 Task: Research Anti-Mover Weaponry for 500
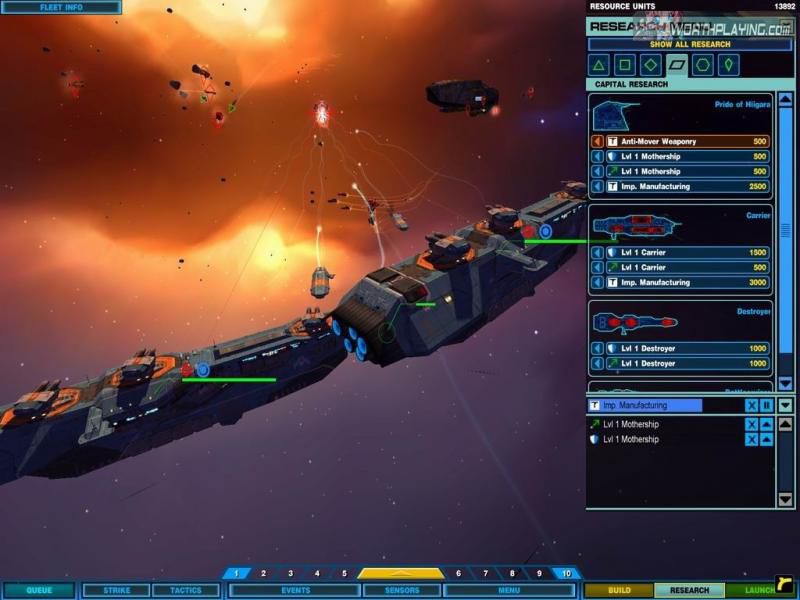680,142
